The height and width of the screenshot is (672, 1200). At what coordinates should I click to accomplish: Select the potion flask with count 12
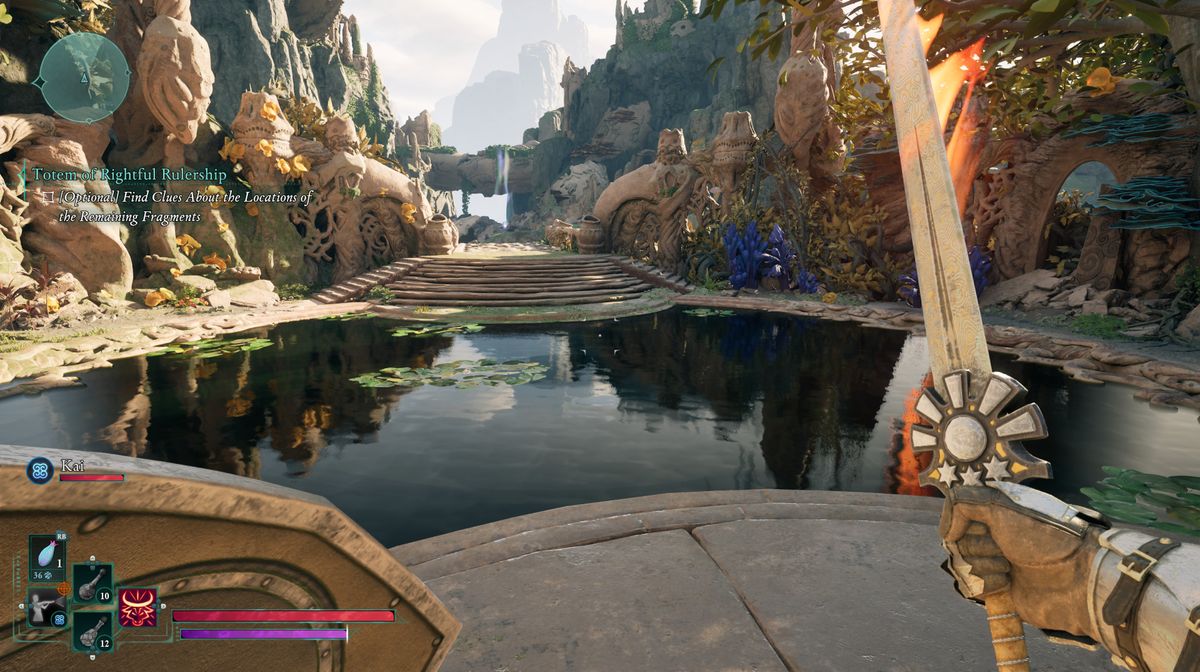click(x=92, y=631)
